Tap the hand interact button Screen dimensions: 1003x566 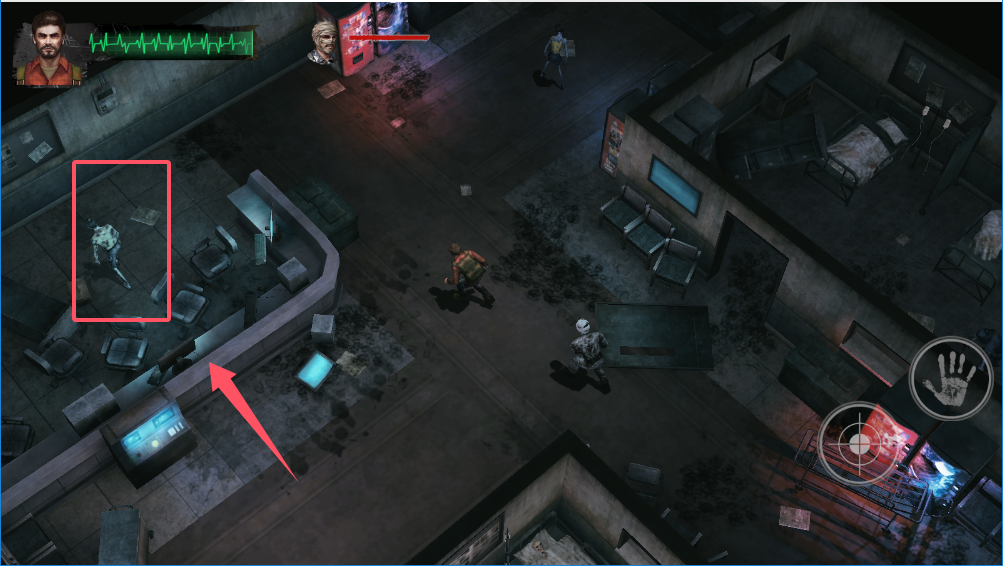tap(949, 378)
